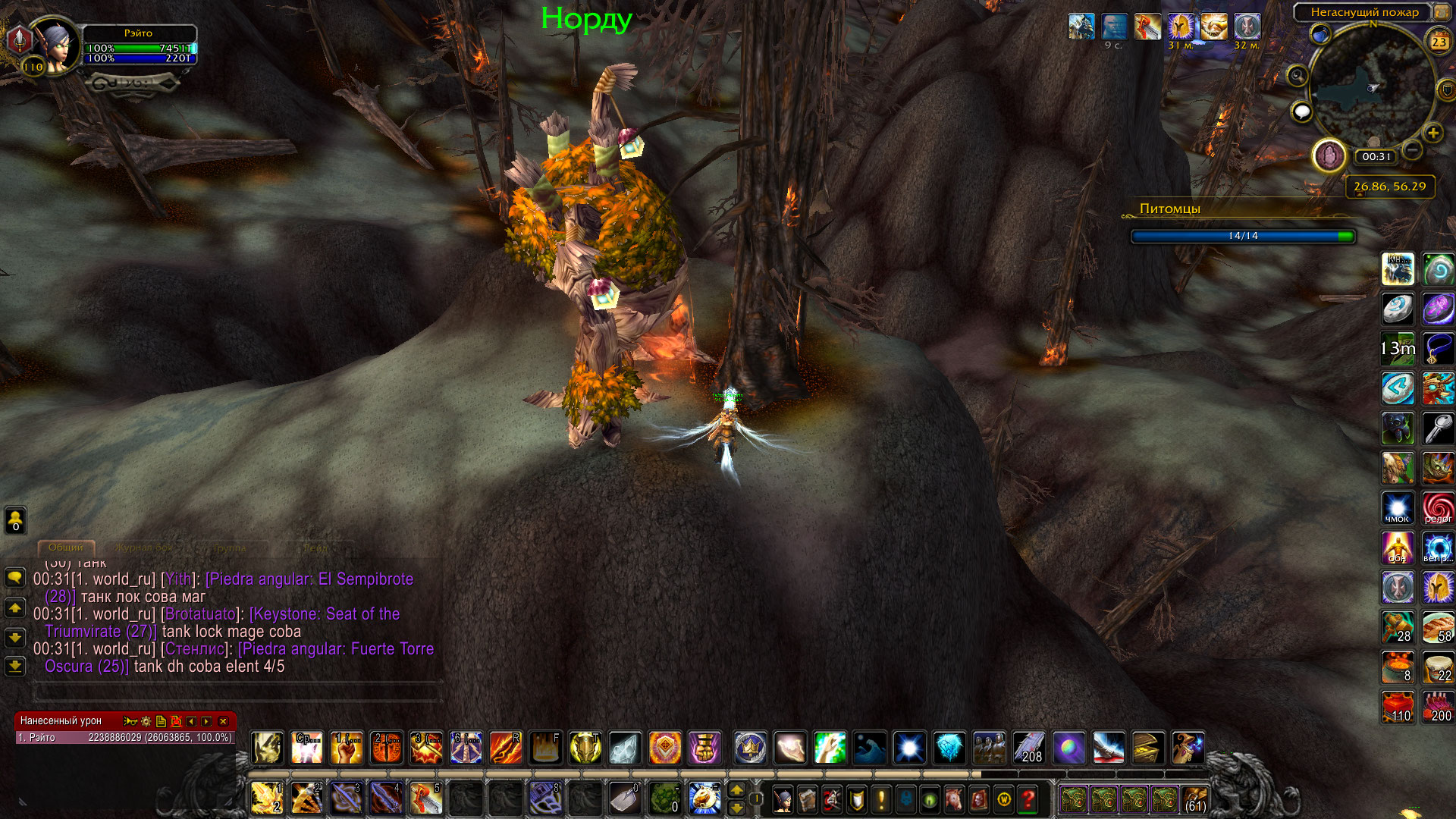Click the golden handshake buff icon
The width and height of the screenshot is (1456, 819).
tap(1213, 27)
